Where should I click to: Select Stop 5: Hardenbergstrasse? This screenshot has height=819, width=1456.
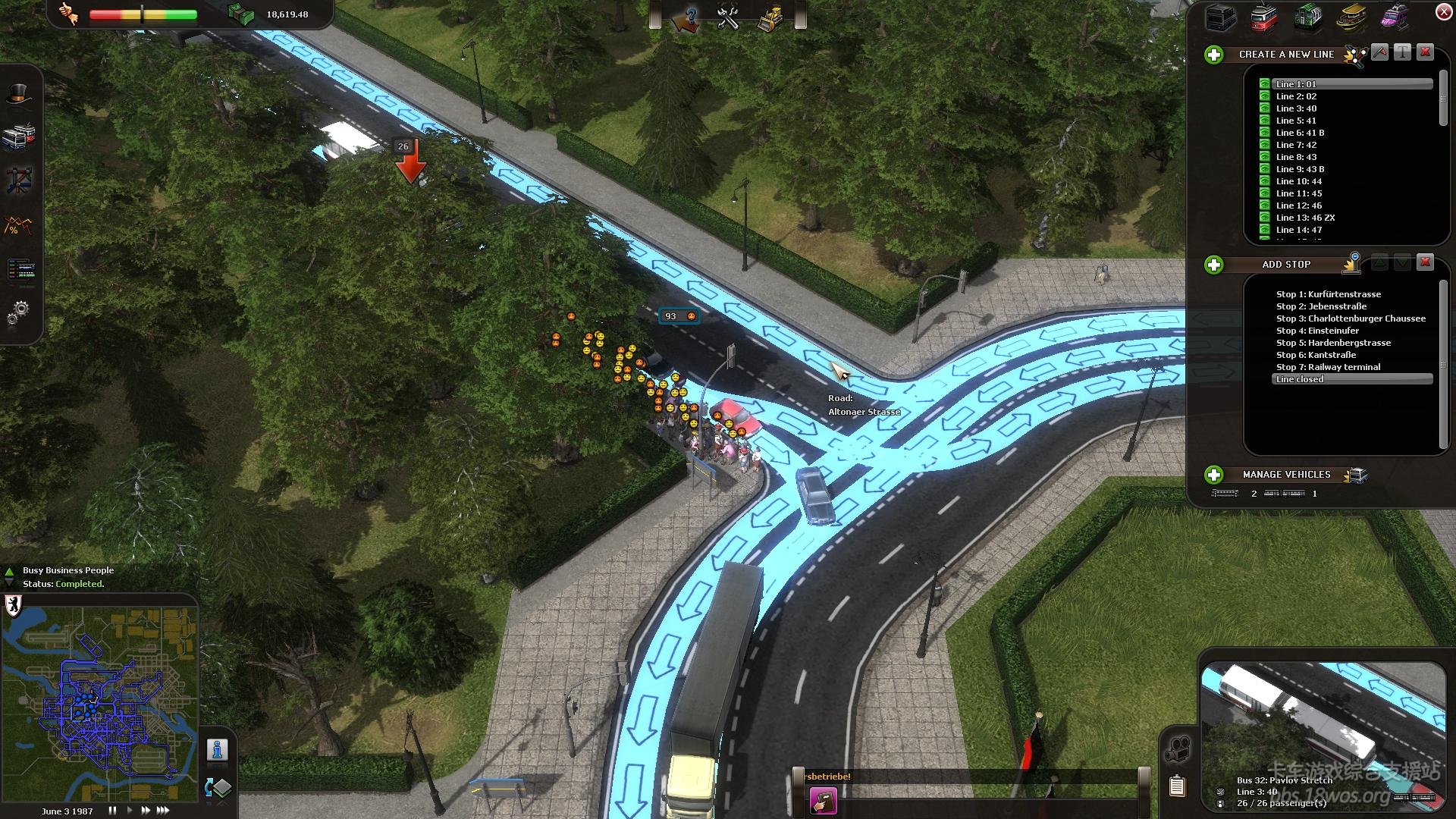(1333, 343)
